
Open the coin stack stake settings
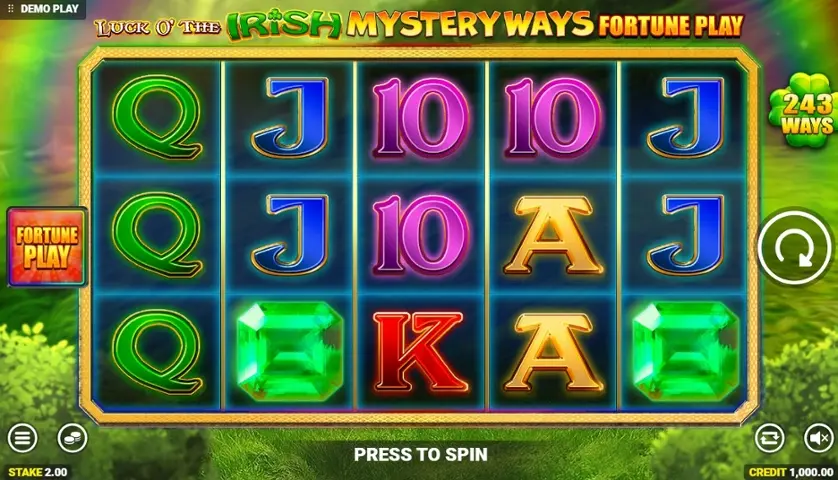click(x=72, y=437)
